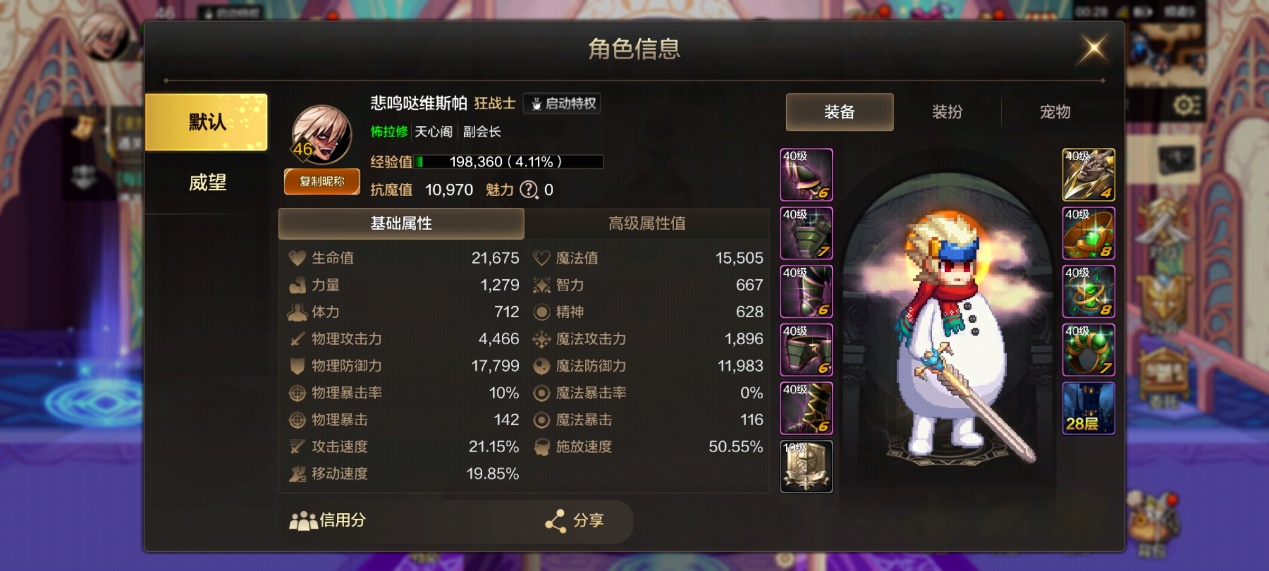1269x571 pixels.
Task: Switch to the 威望 side tab
Action: 206,183
